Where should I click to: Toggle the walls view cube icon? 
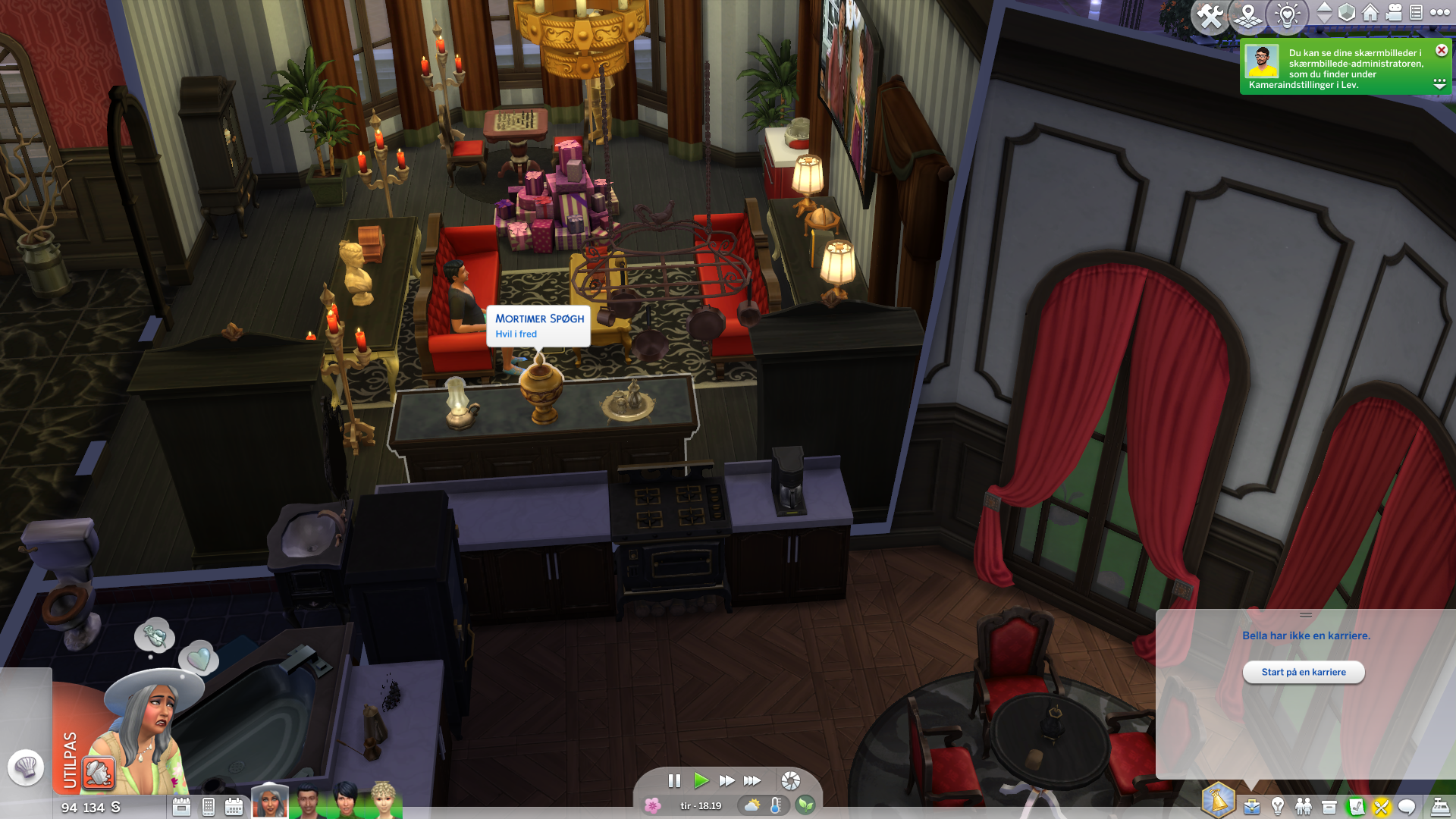click(1347, 13)
